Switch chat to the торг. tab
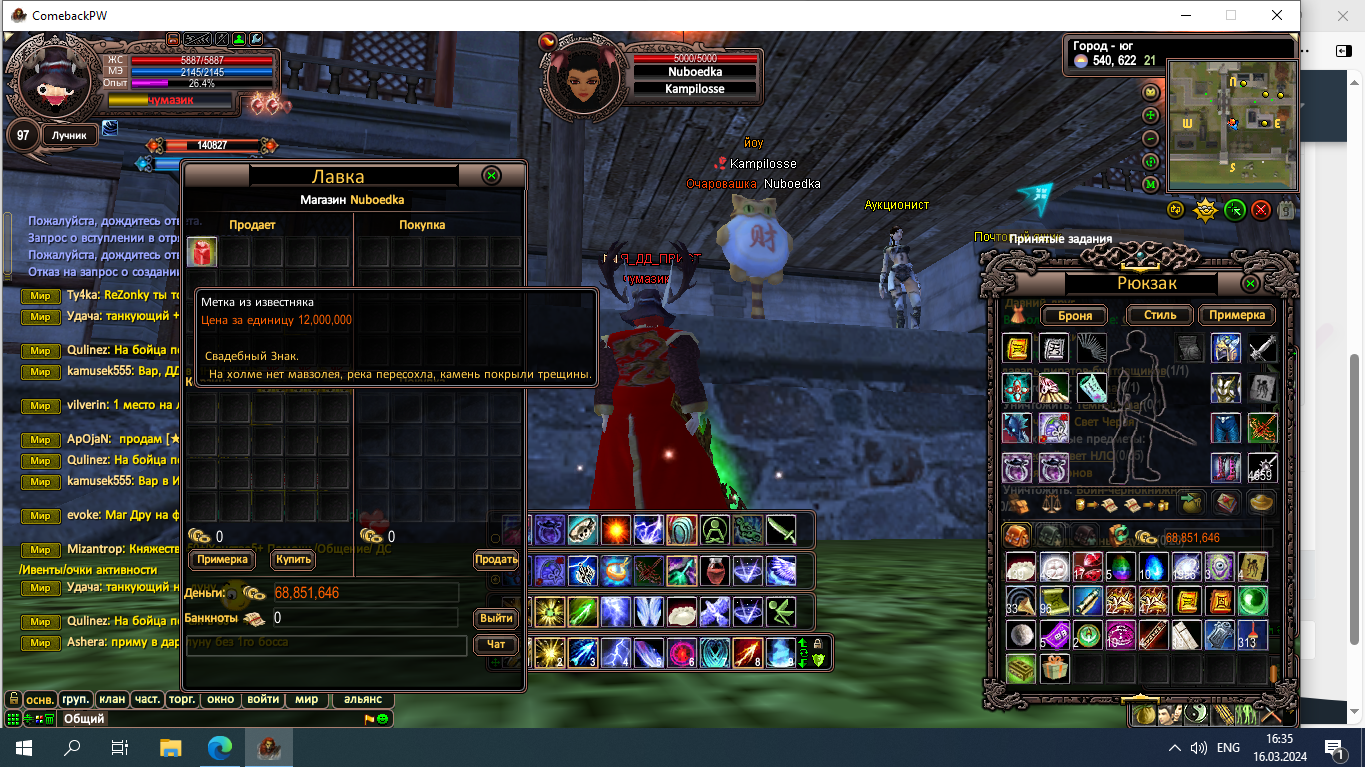Screen dimensions: 1365x767 pyautogui.click(x=181, y=700)
